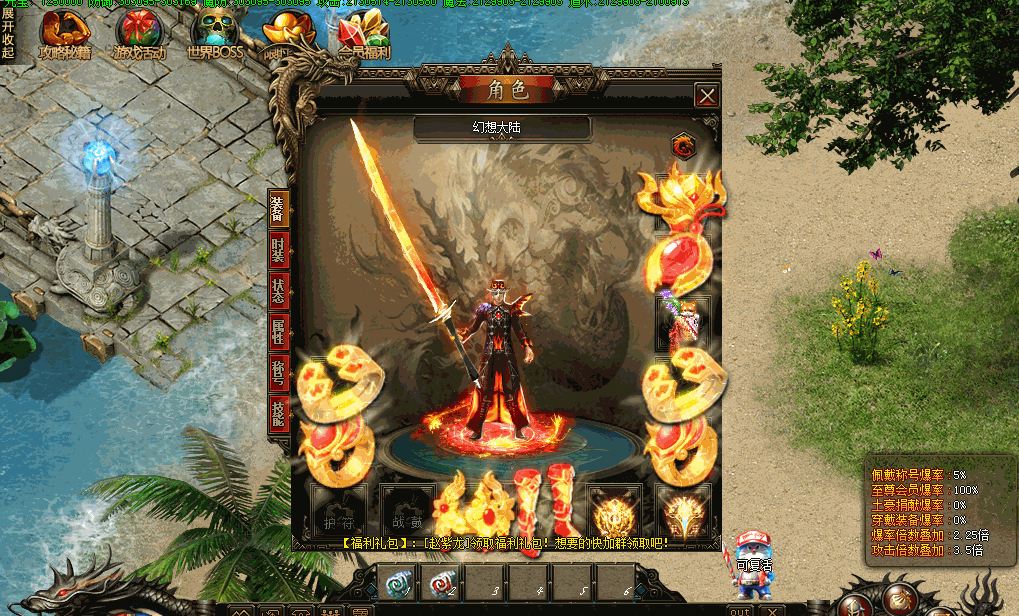Use the item in hotbar slot 2
1019x616 pixels.
point(442,583)
